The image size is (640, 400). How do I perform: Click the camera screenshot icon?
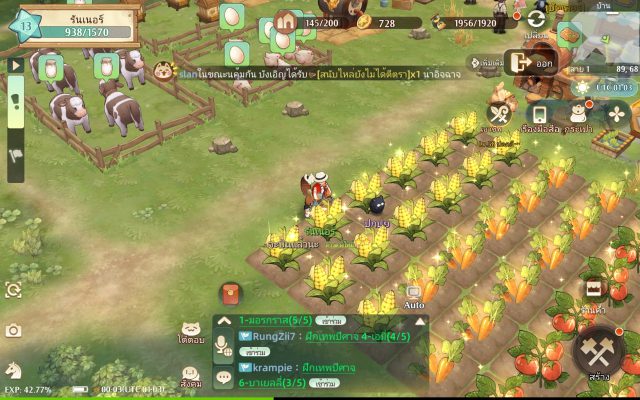(x=14, y=331)
